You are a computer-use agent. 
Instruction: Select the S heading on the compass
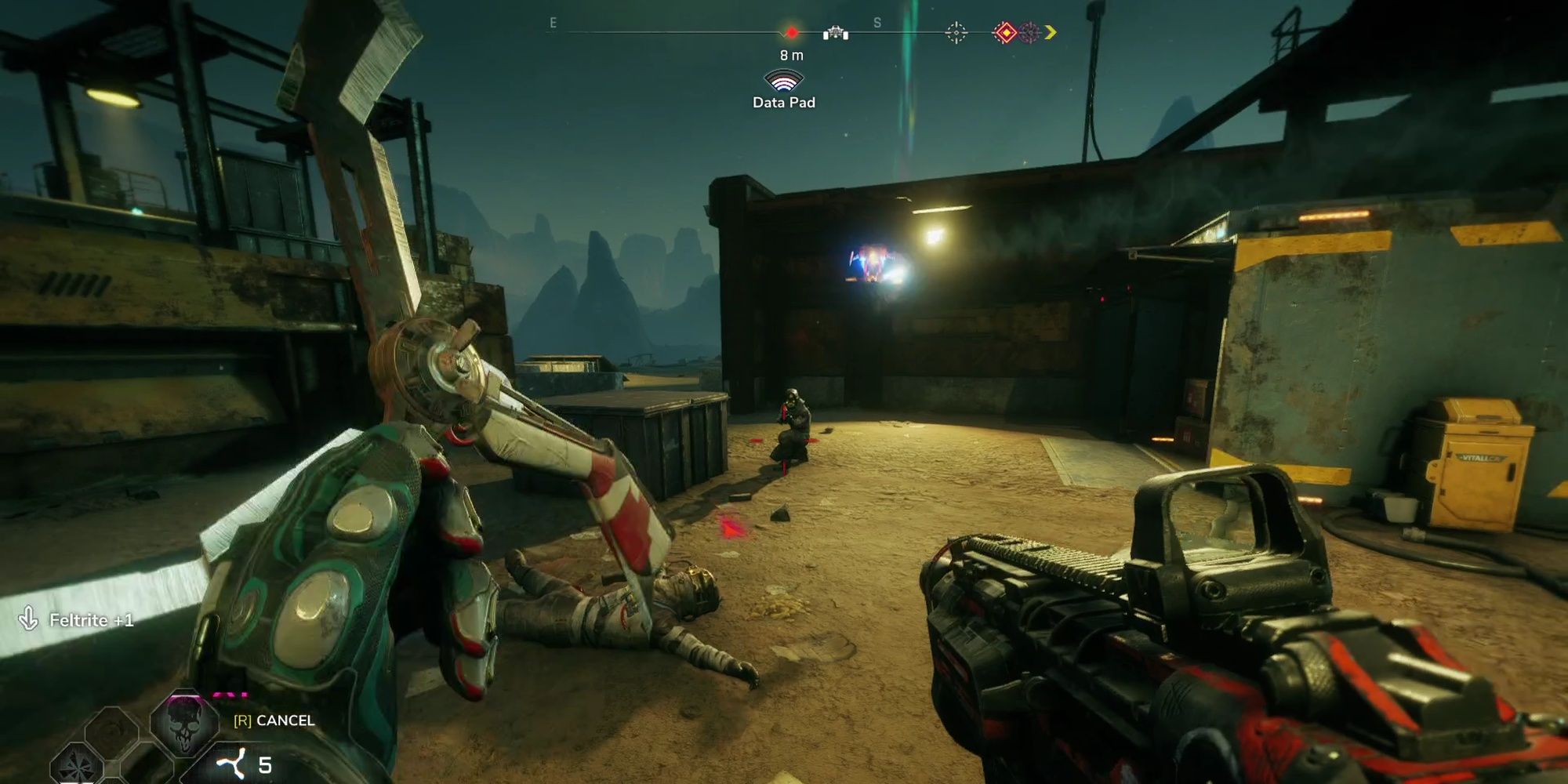point(877,21)
